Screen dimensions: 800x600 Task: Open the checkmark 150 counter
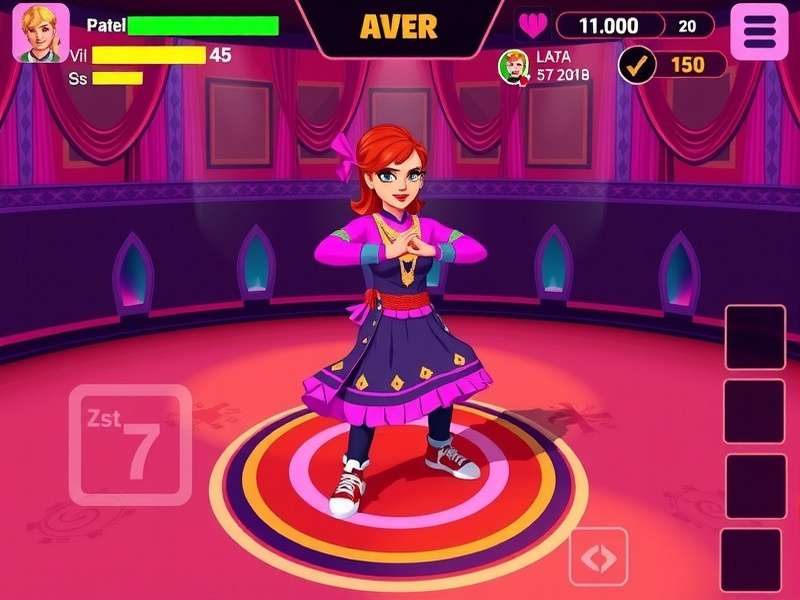672,65
